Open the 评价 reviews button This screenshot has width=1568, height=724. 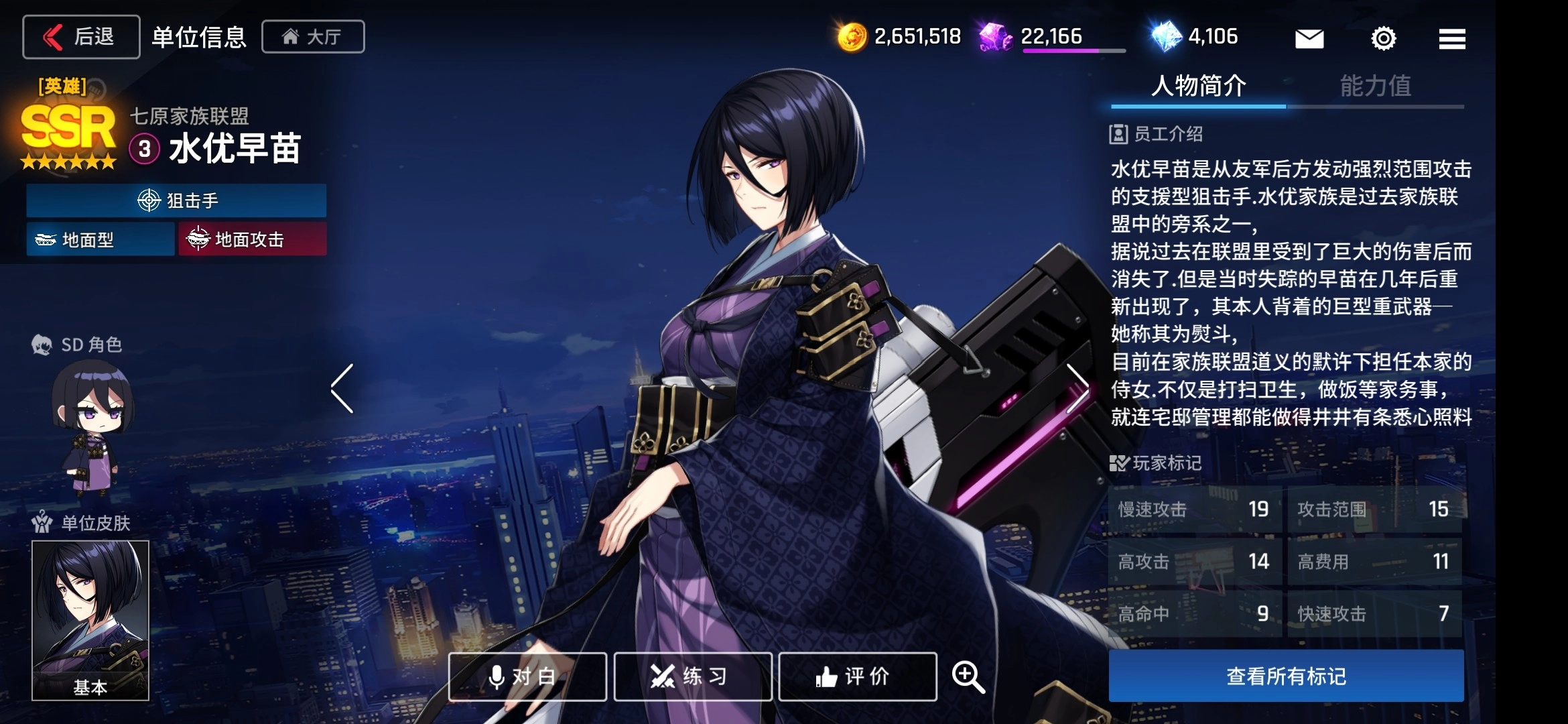click(858, 676)
